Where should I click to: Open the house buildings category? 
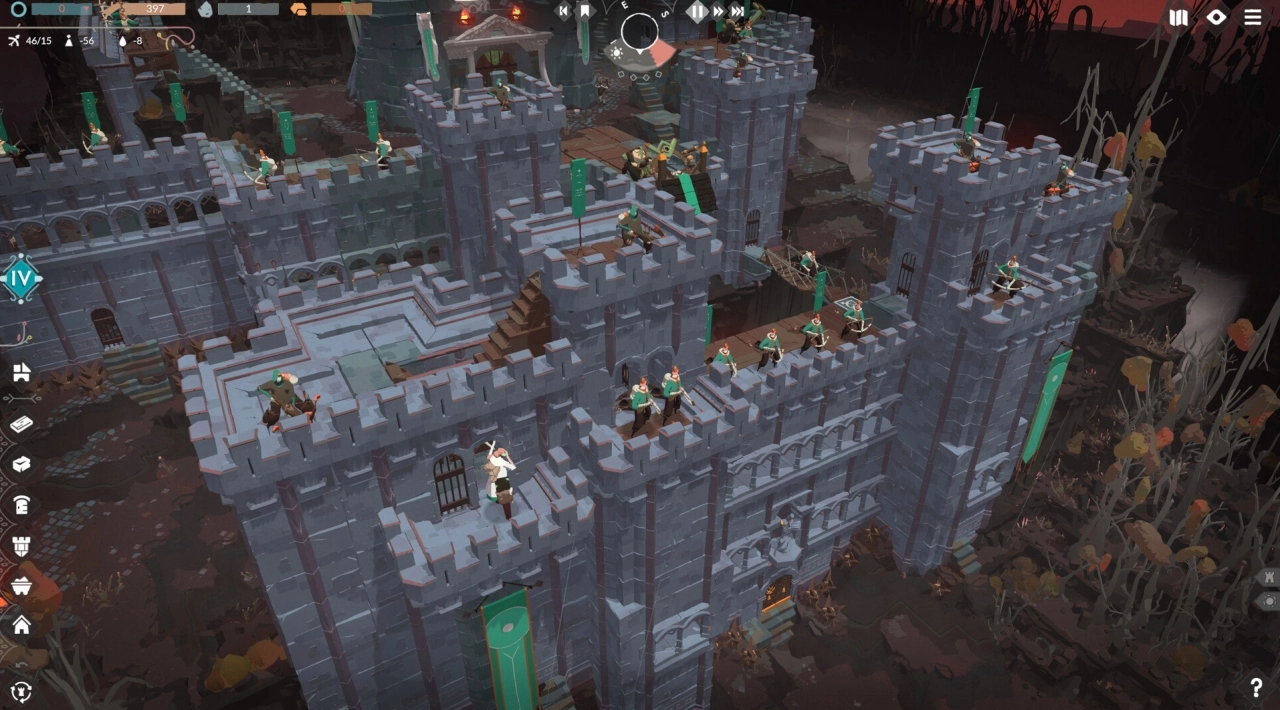coord(21,626)
